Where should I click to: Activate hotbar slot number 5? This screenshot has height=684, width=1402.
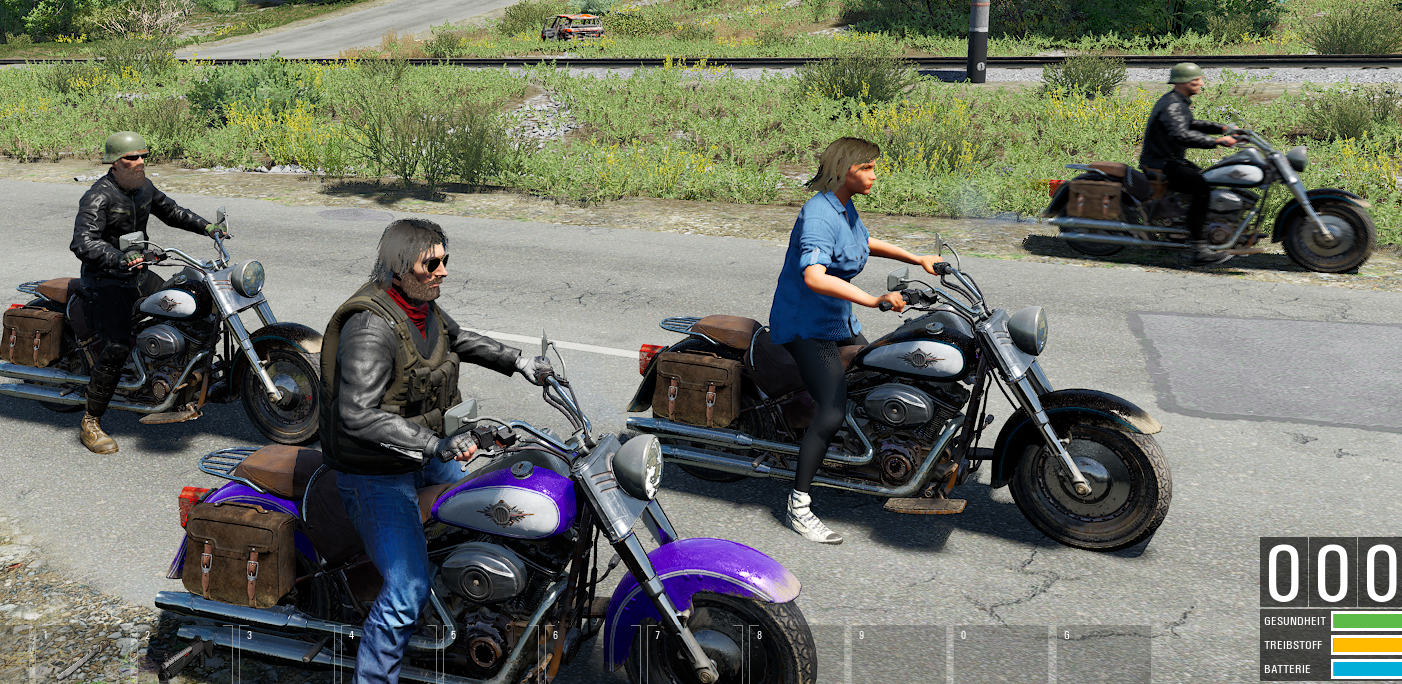tap(491, 655)
